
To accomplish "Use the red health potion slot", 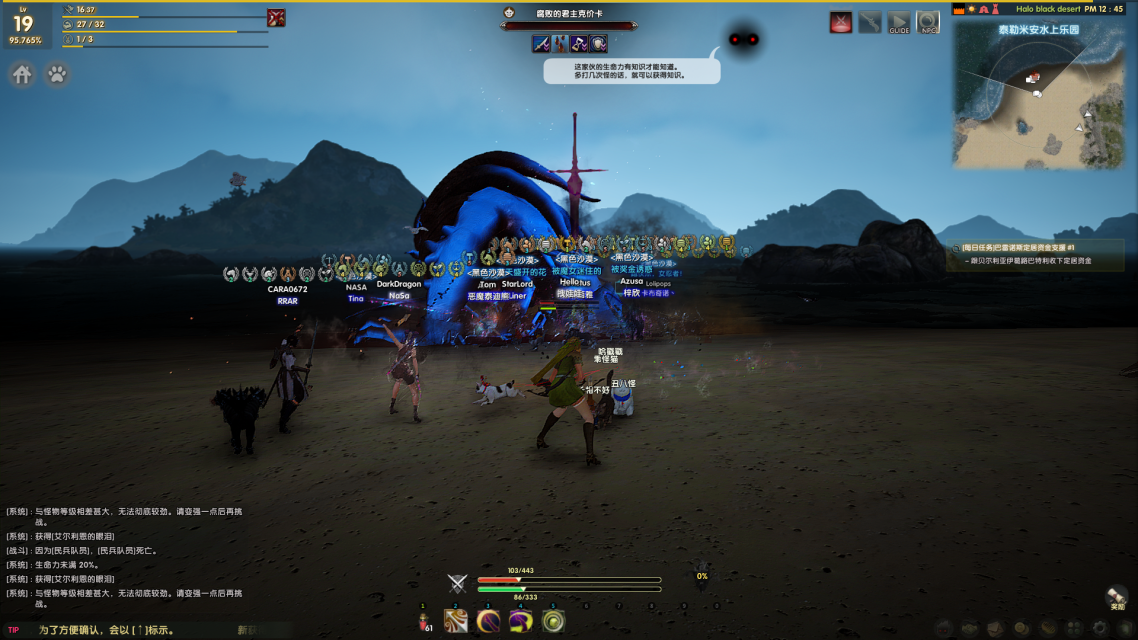I will (423, 621).
